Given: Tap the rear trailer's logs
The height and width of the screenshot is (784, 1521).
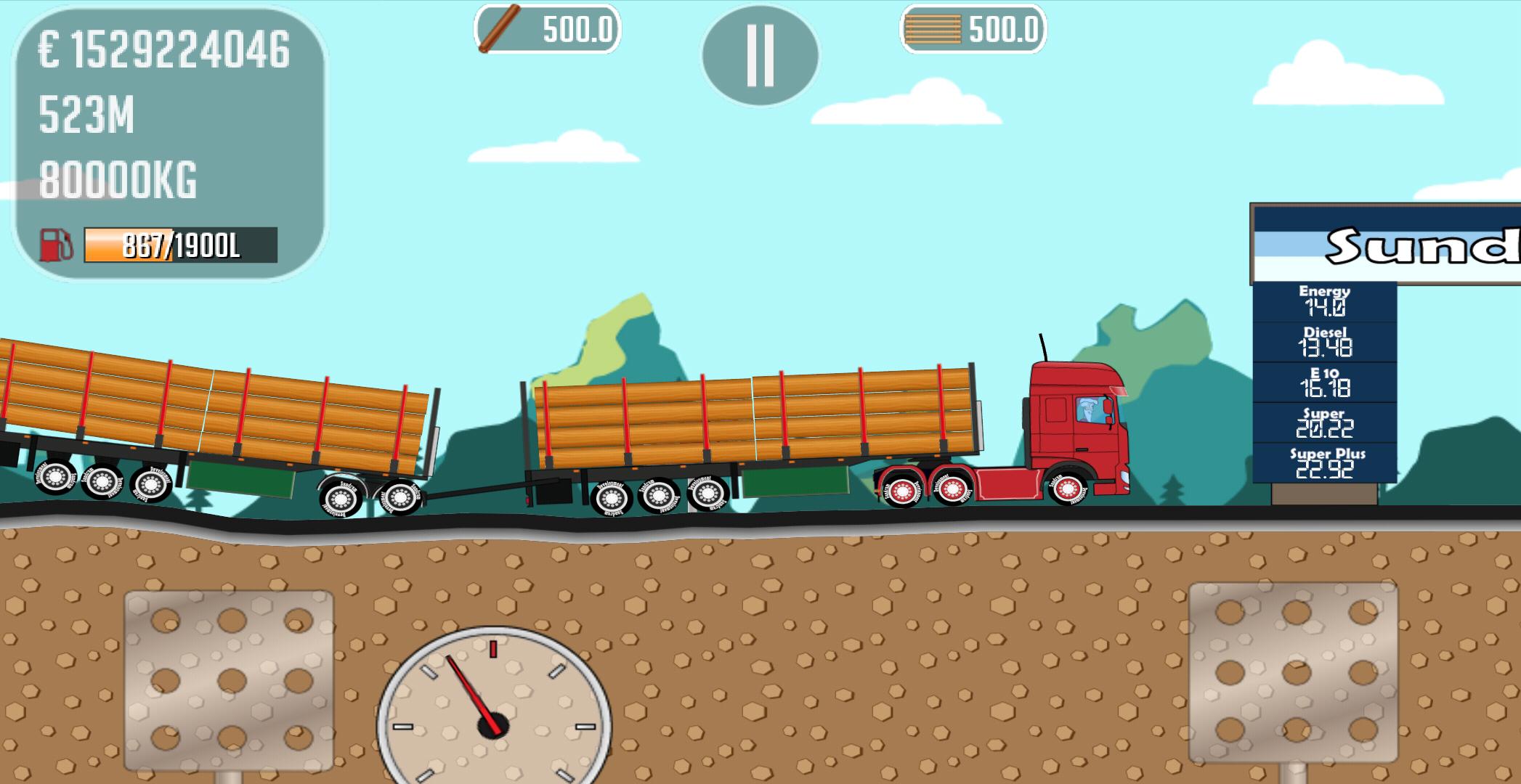Looking at the screenshot, I should (203, 407).
